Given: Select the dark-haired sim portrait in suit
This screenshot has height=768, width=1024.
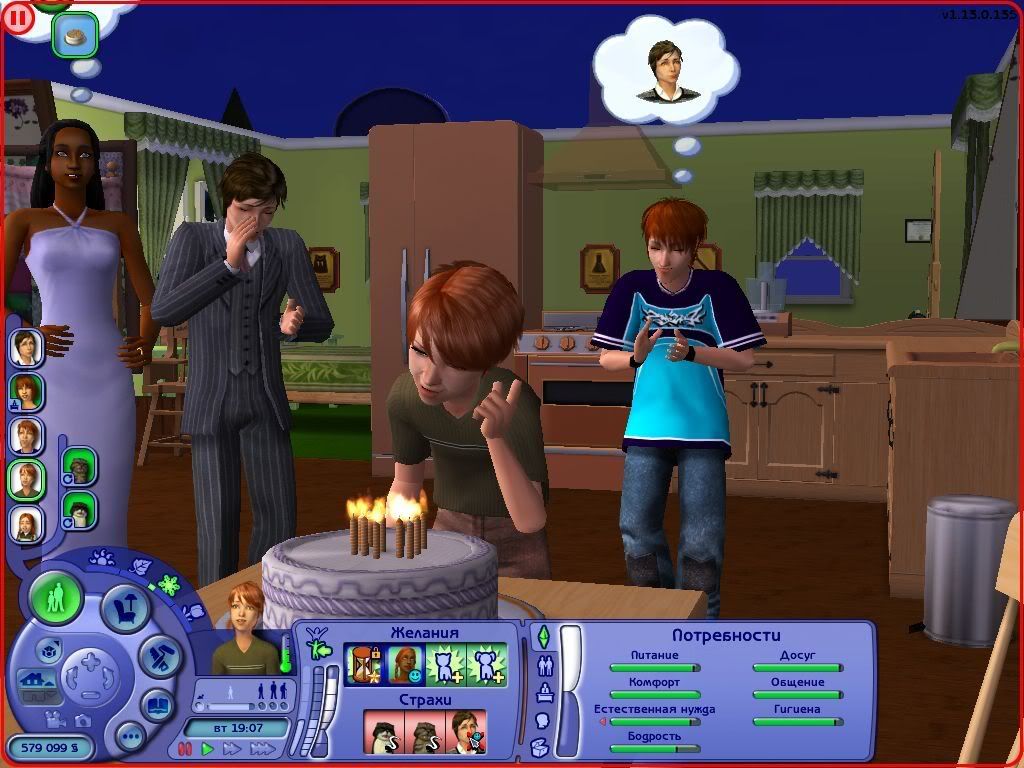Looking at the screenshot, I should click(x=26, y=348).
